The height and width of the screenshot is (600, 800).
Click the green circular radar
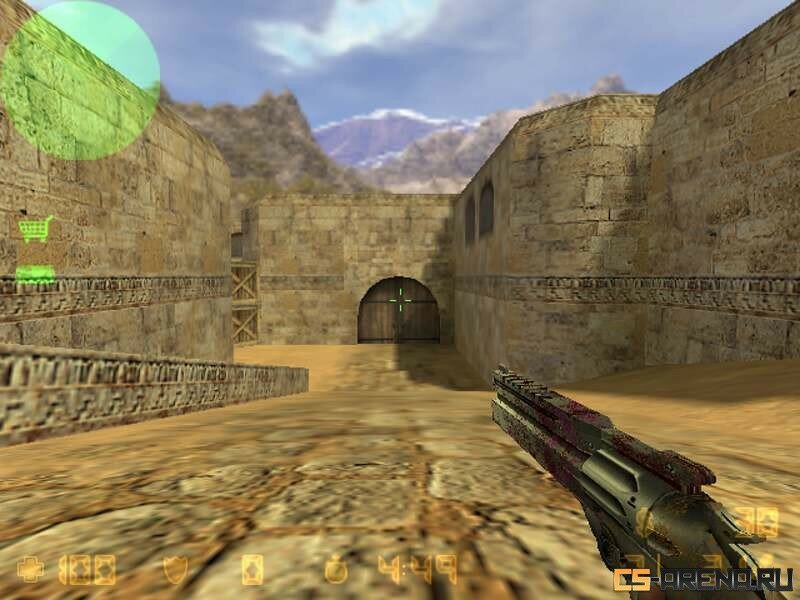click(80, 80)
